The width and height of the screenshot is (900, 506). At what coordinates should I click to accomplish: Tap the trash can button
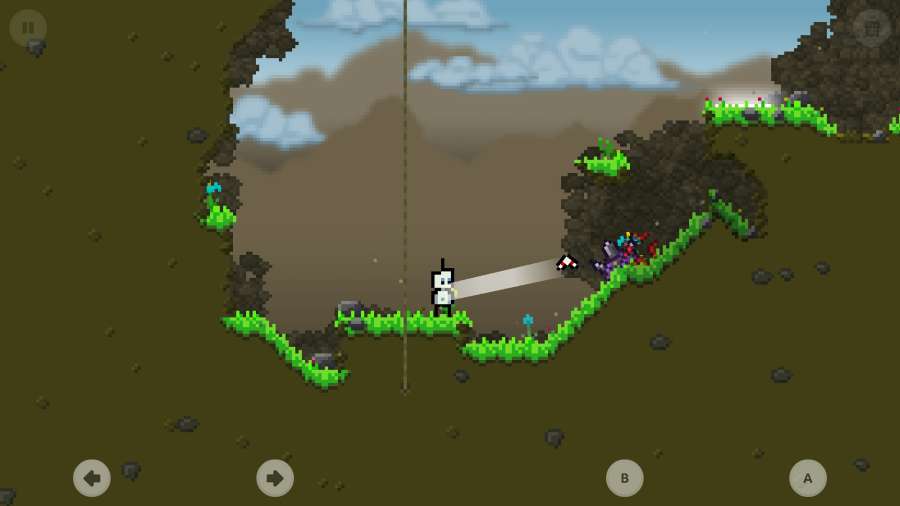coord(871,28)
